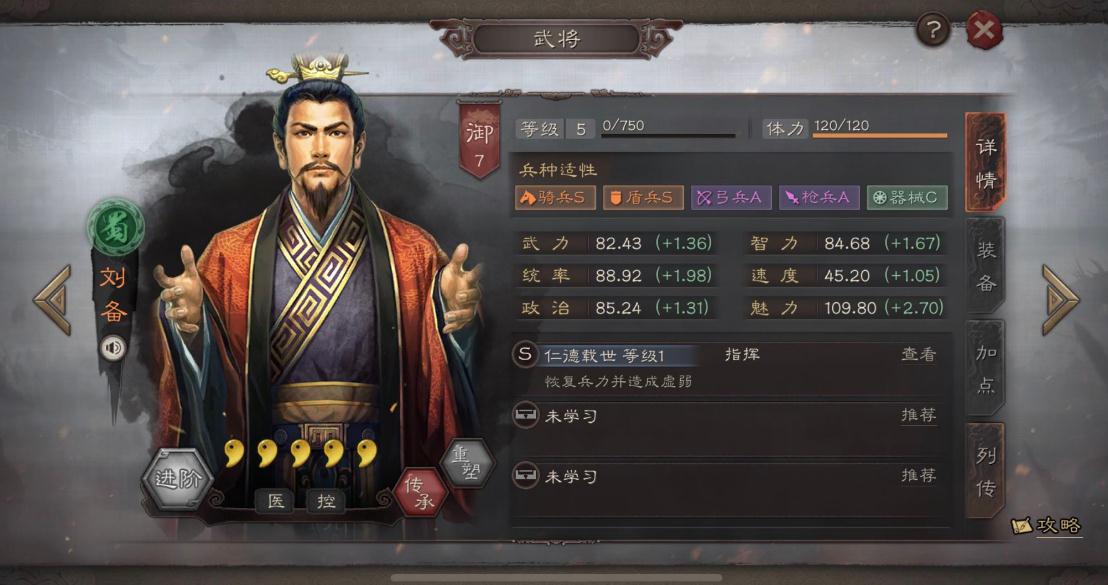Select the 器械C siege aptitude badge
Screen dimensions: 1108x585
coord(906,197)
